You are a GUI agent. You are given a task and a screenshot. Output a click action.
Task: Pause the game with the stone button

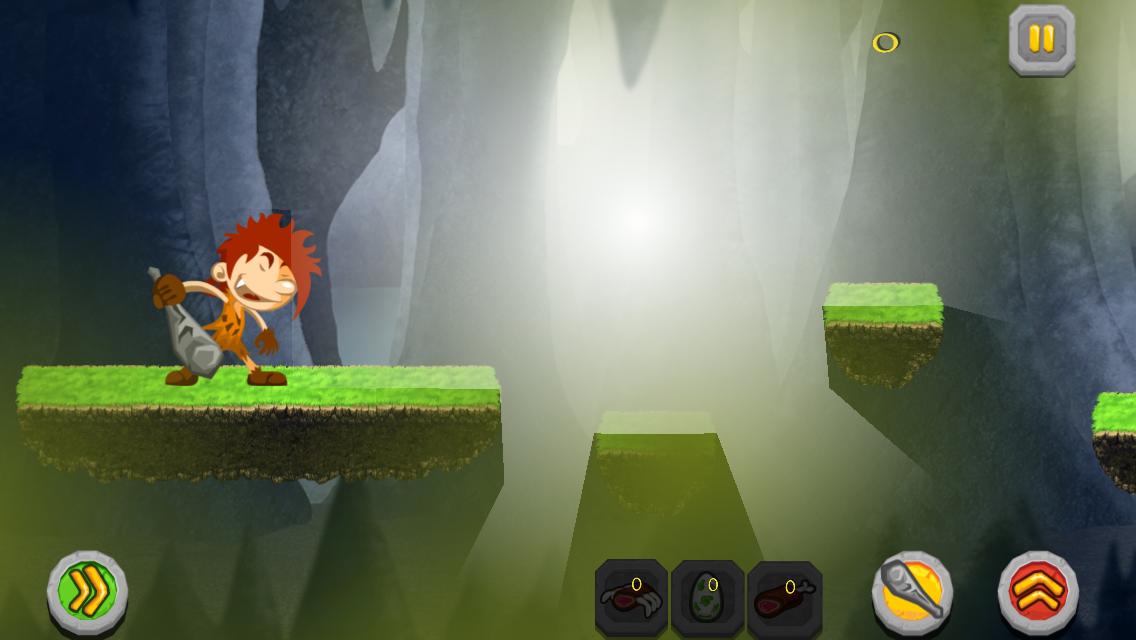tap(1041, 40)
